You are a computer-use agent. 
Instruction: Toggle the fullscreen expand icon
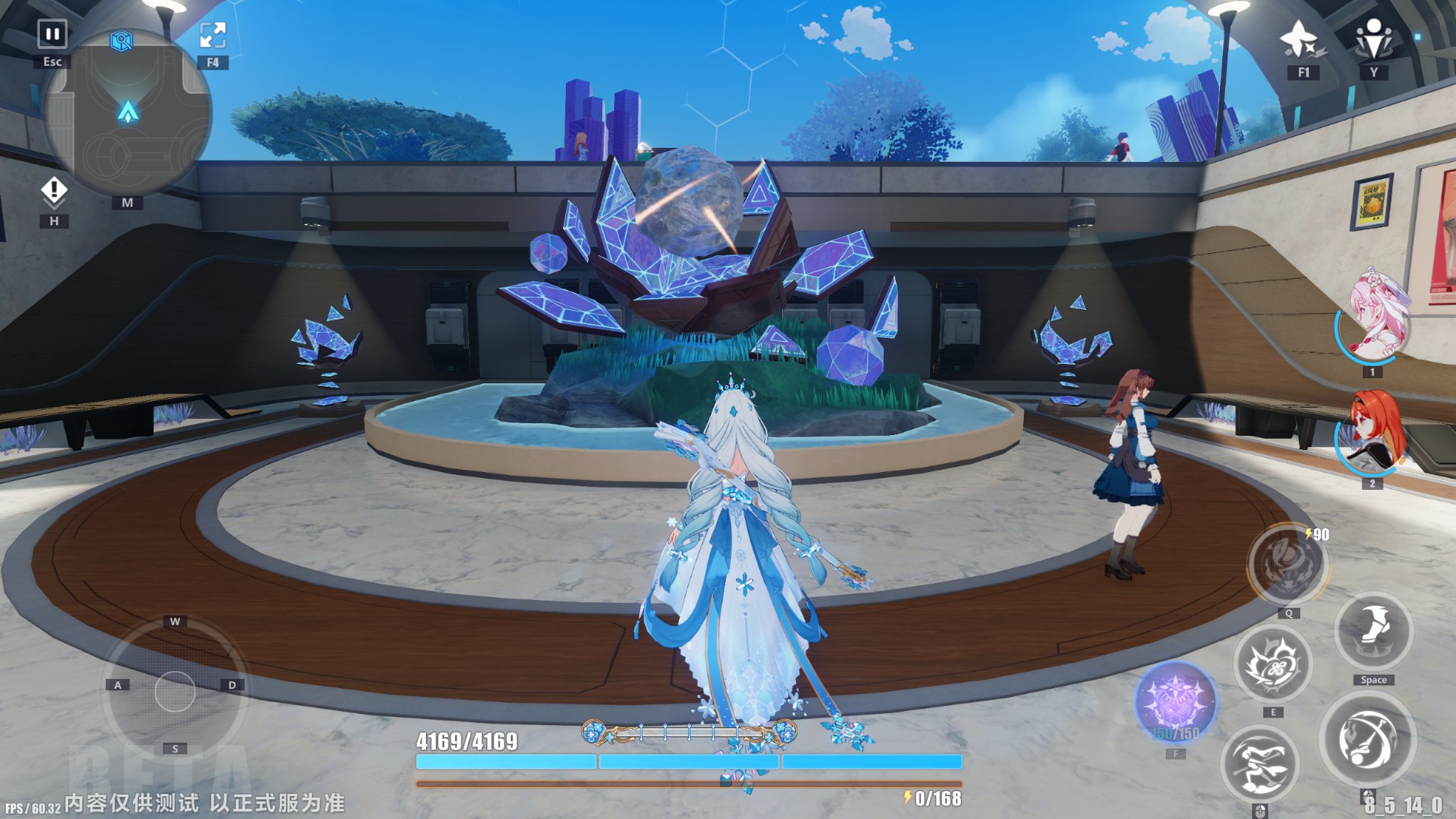213,36
